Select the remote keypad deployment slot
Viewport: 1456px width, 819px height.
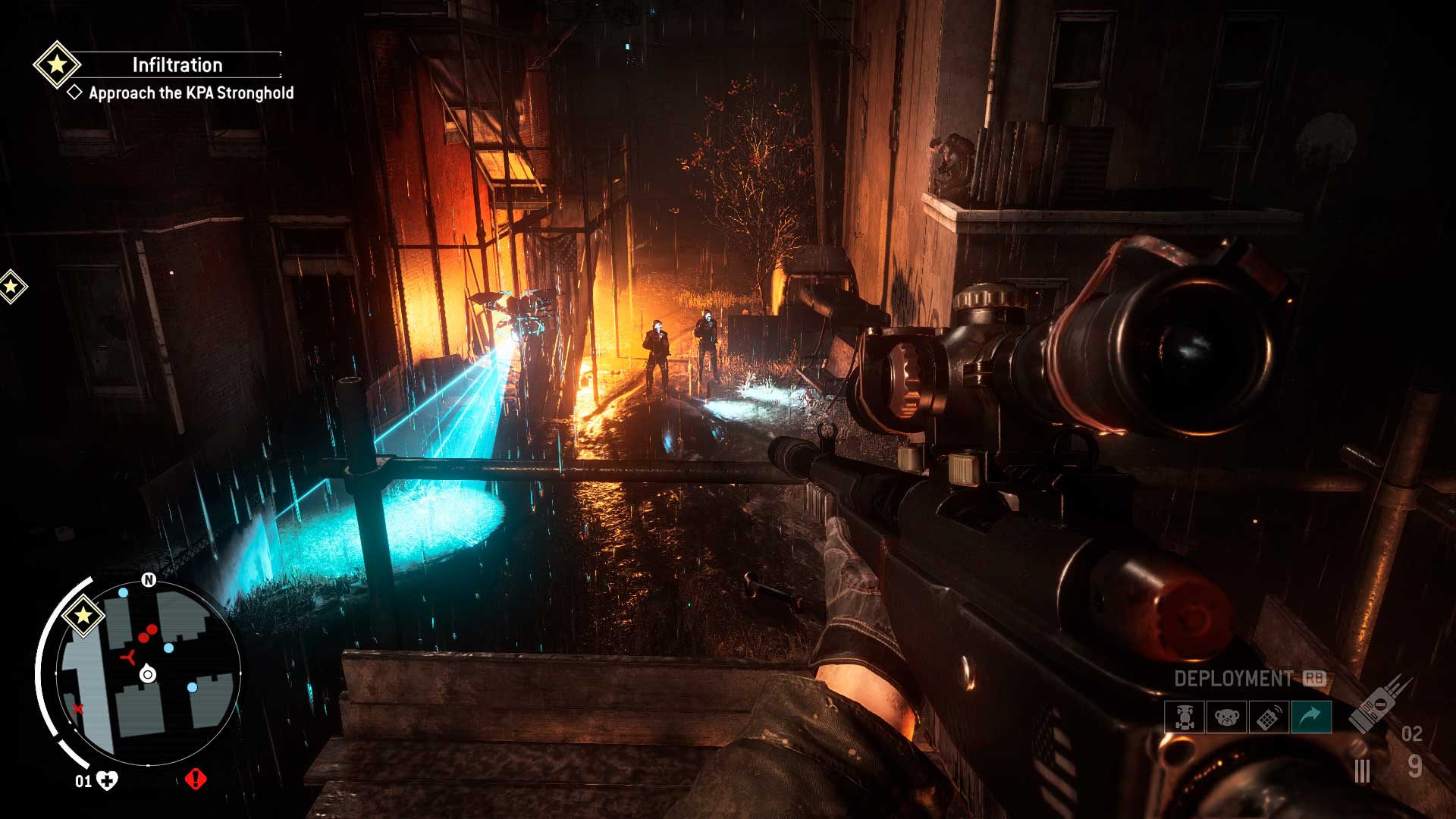1269,717
